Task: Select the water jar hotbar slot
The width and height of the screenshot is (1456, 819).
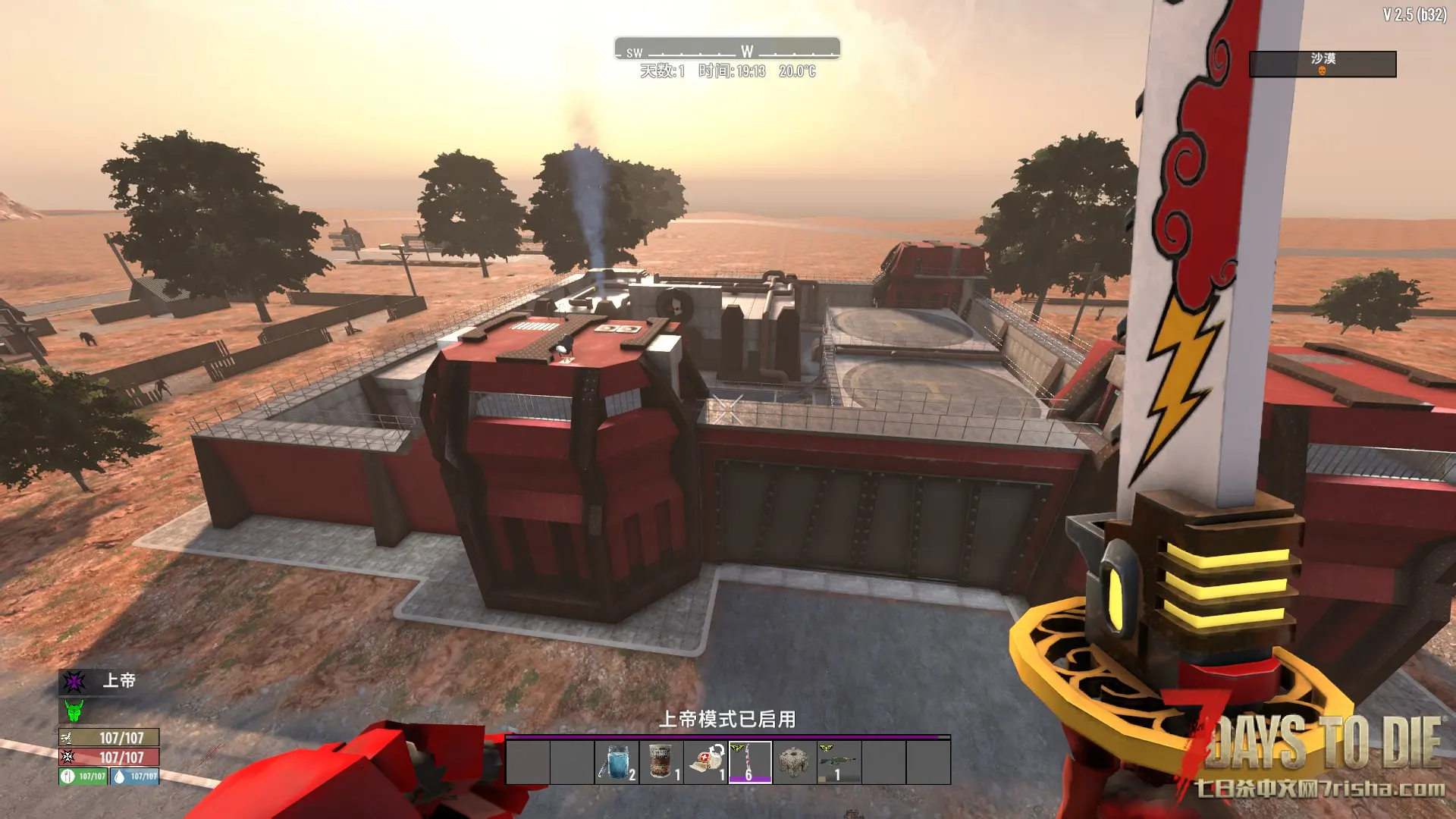Action: click(x=617, y=762)
